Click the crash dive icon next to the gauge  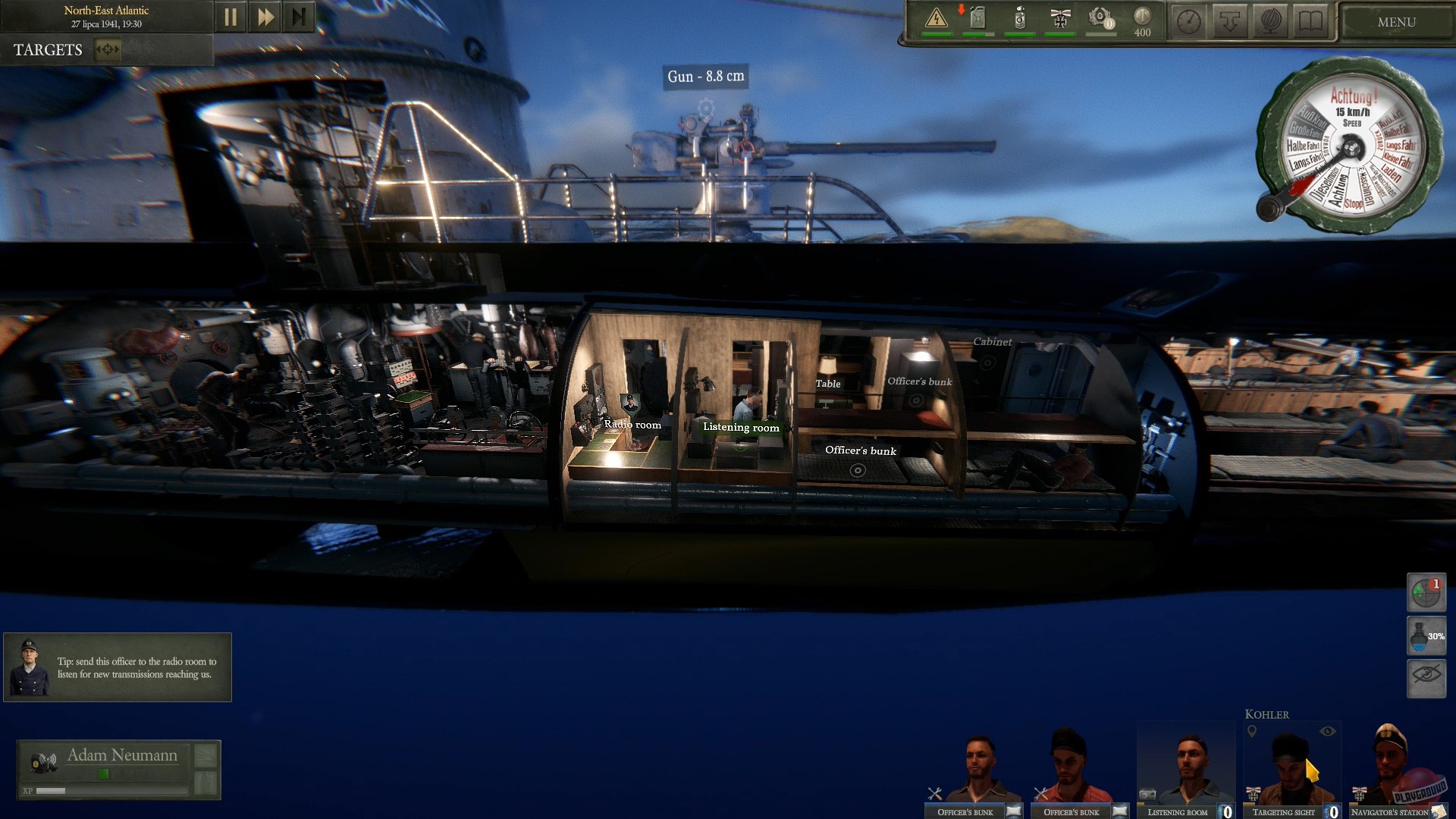tap(1228, 20)
